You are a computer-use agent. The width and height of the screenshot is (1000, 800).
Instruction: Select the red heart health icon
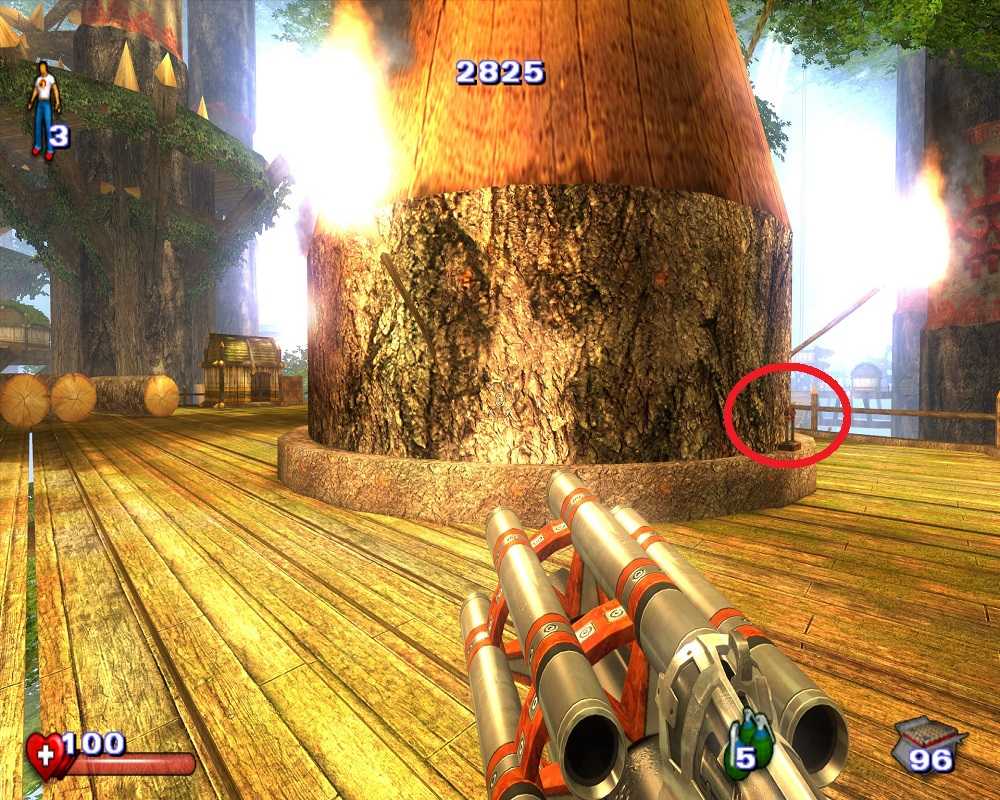tap(47, 754)
